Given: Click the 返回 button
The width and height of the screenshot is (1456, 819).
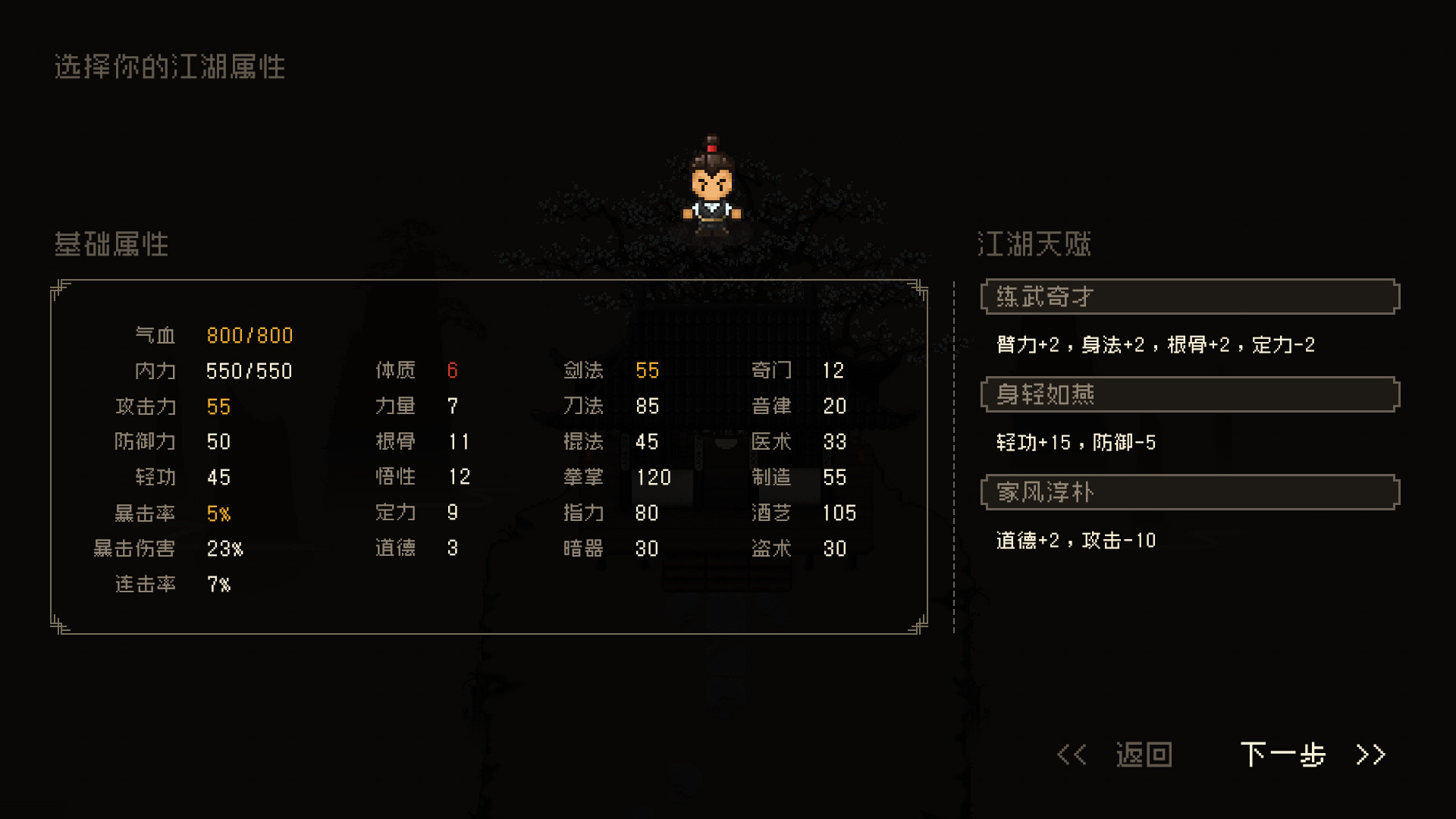Looking at the screenshot, I should pyautogui.click(x=1144, y=755).
